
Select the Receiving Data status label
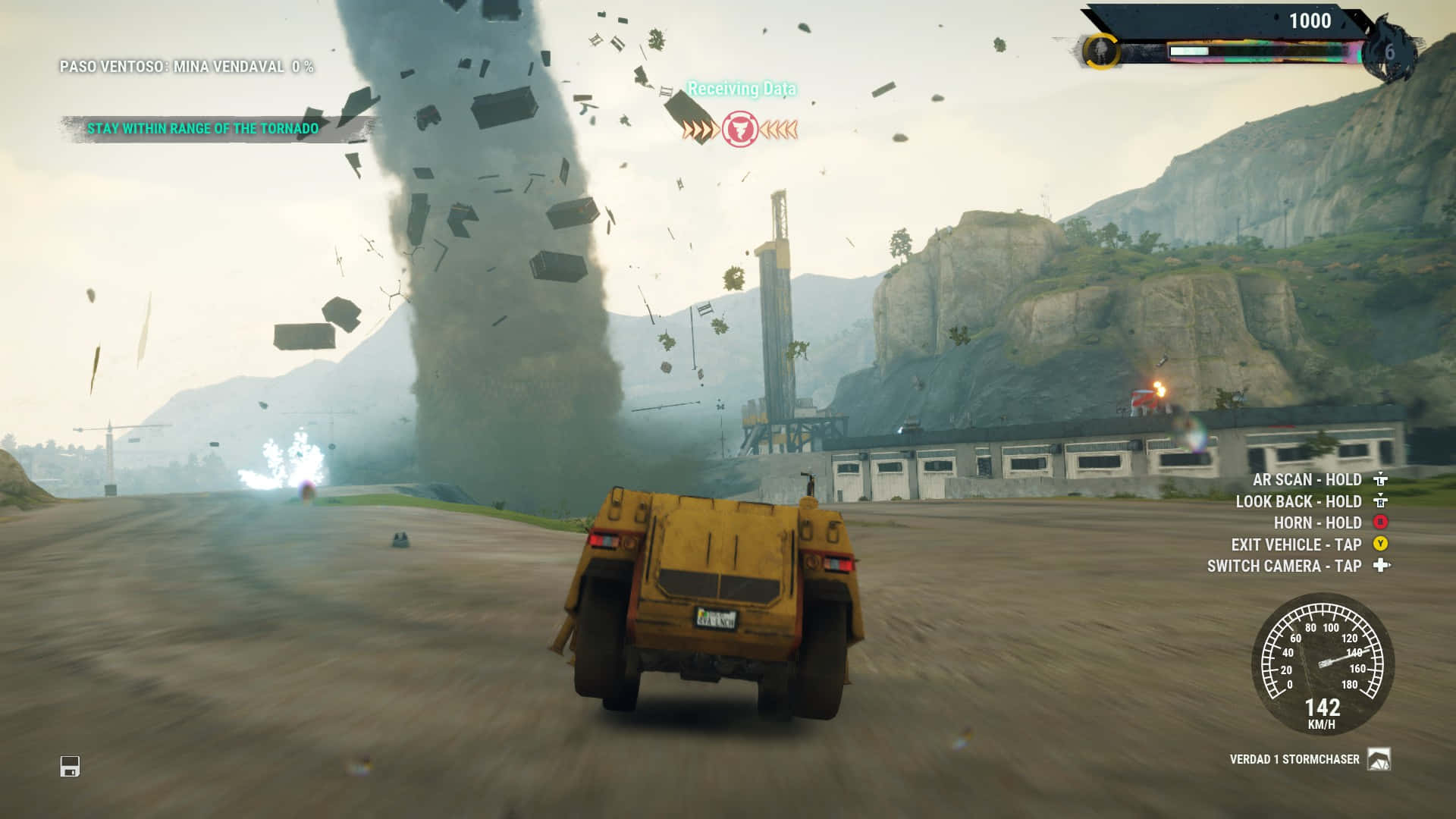click(742, 88)
